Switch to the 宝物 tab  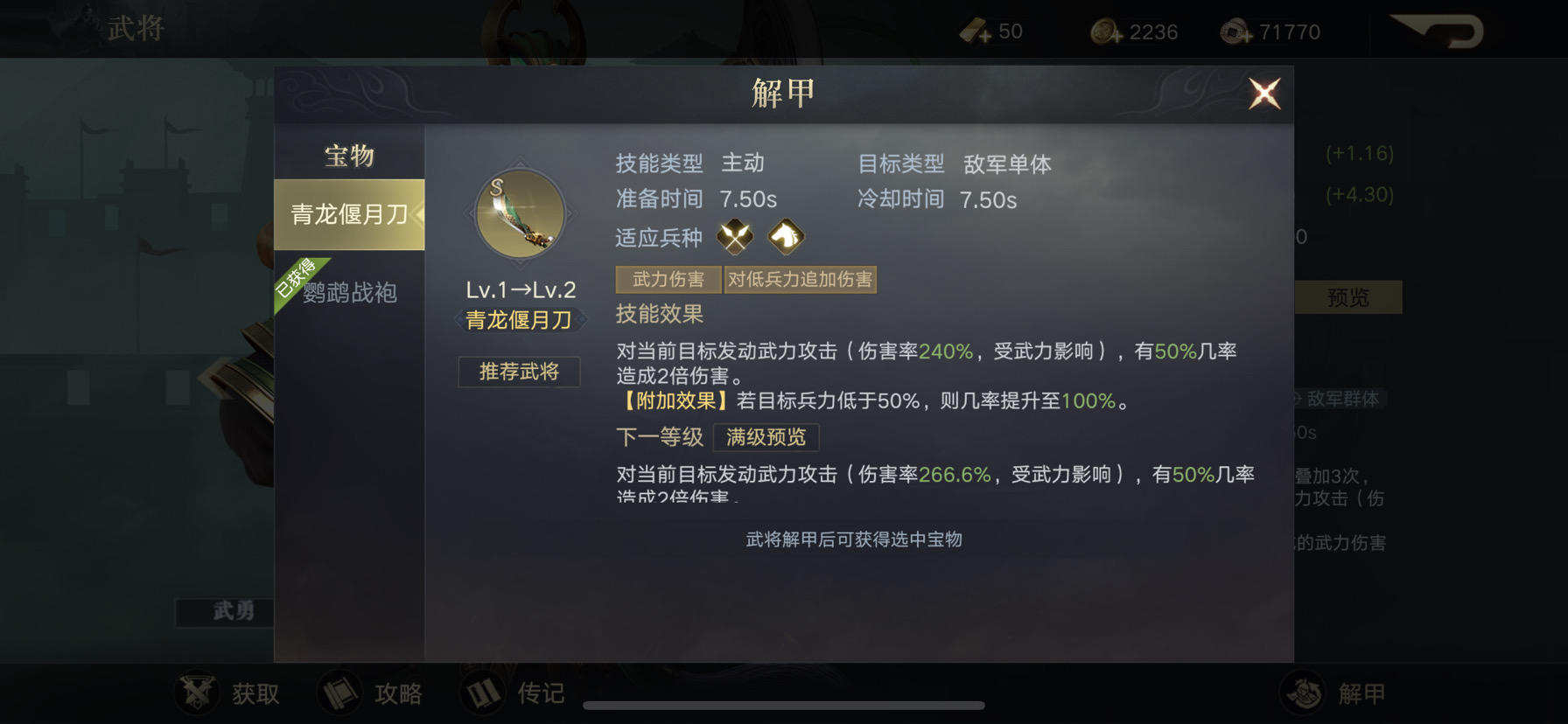coord(347,155)
